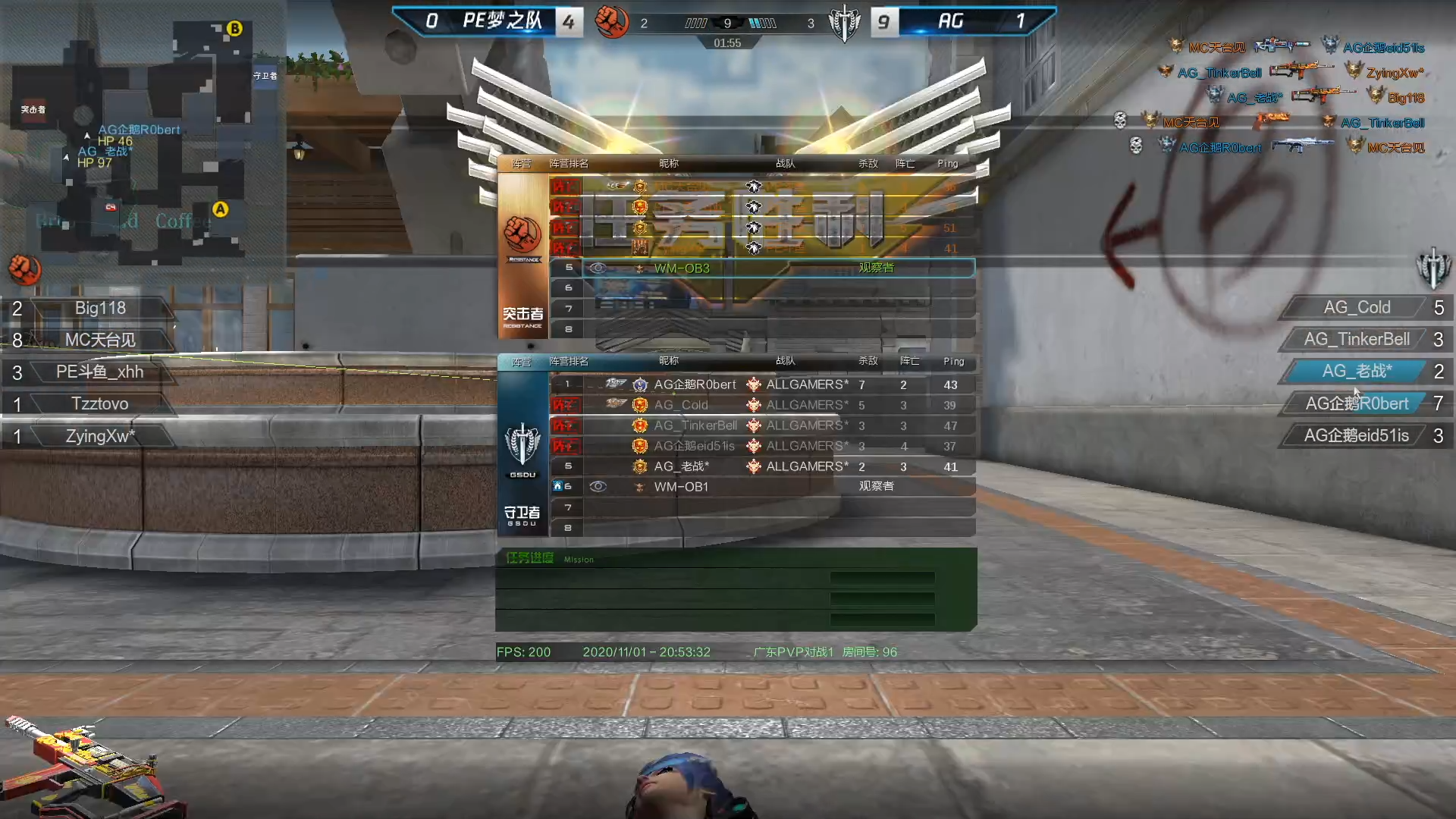
Task: Choose MC天台见 from the attacker list
Action: click(99, 340)
